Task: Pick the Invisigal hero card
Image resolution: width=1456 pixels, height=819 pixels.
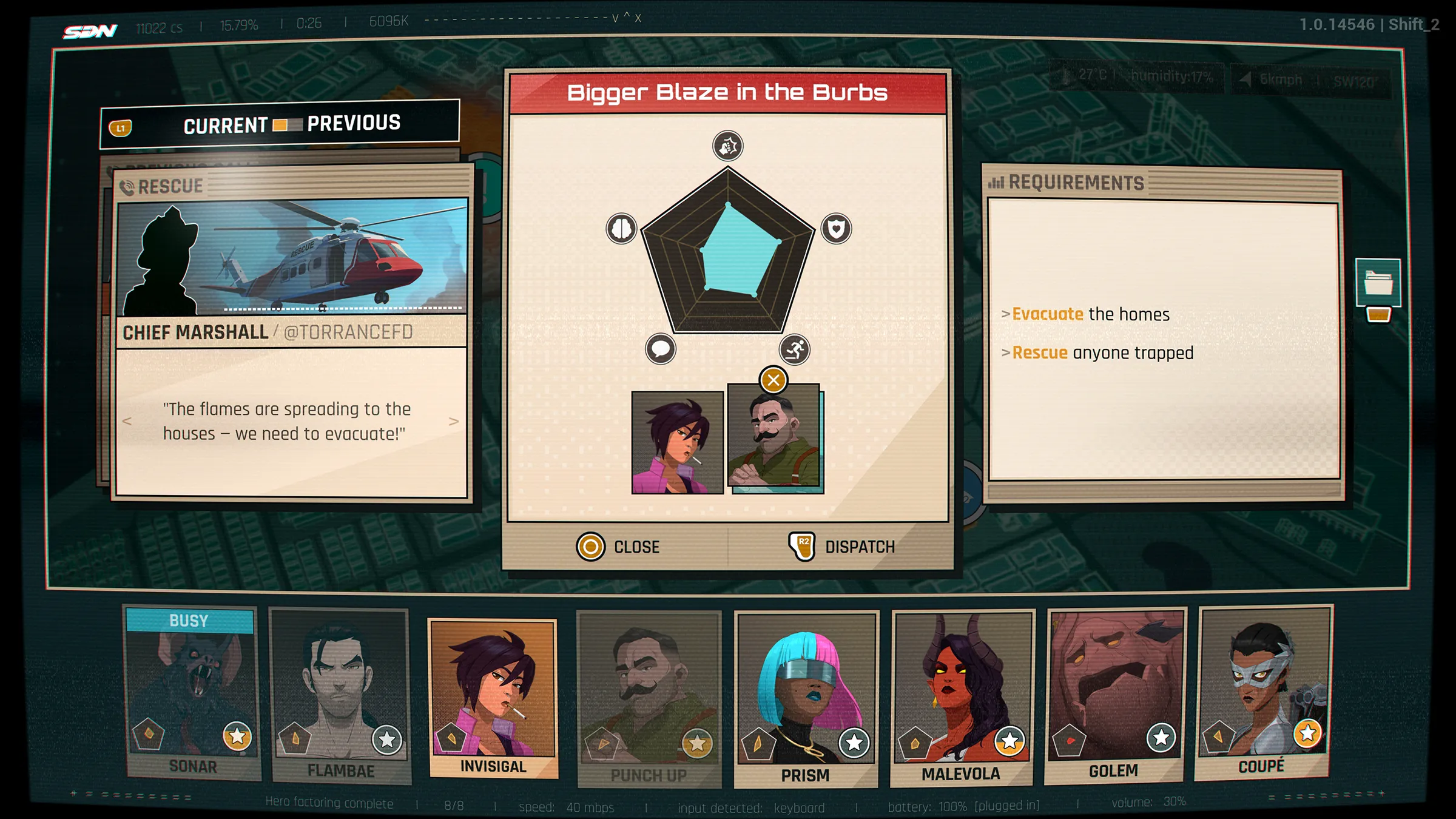Action: 493,695
